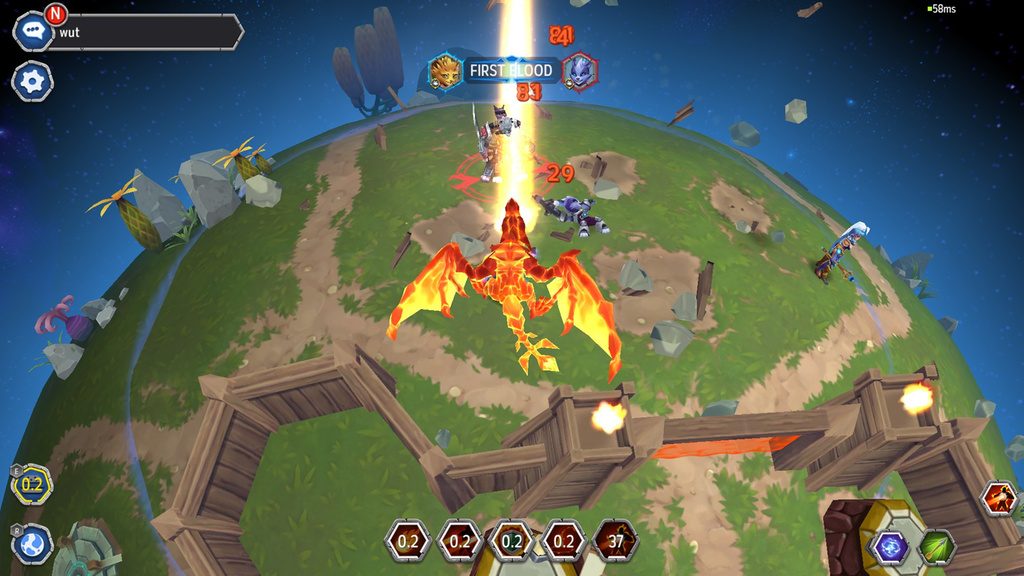1024x576 pixels.
Task: Use the green arrow skill
Action: (x=937, y=547)
